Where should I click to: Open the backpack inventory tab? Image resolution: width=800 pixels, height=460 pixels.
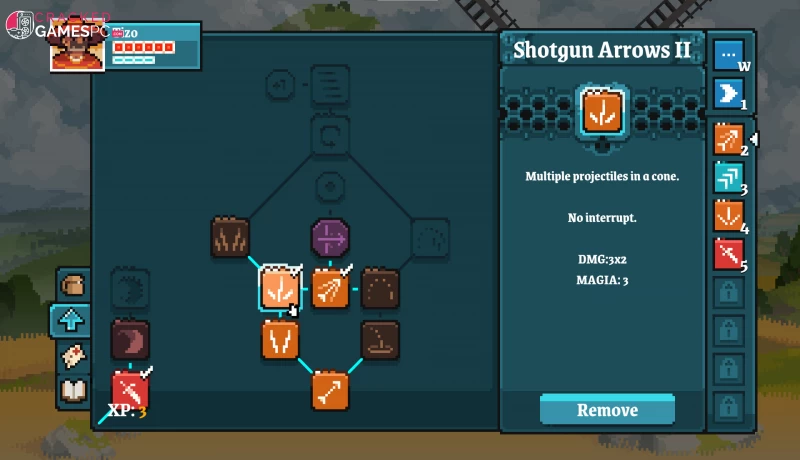[73, 286]
